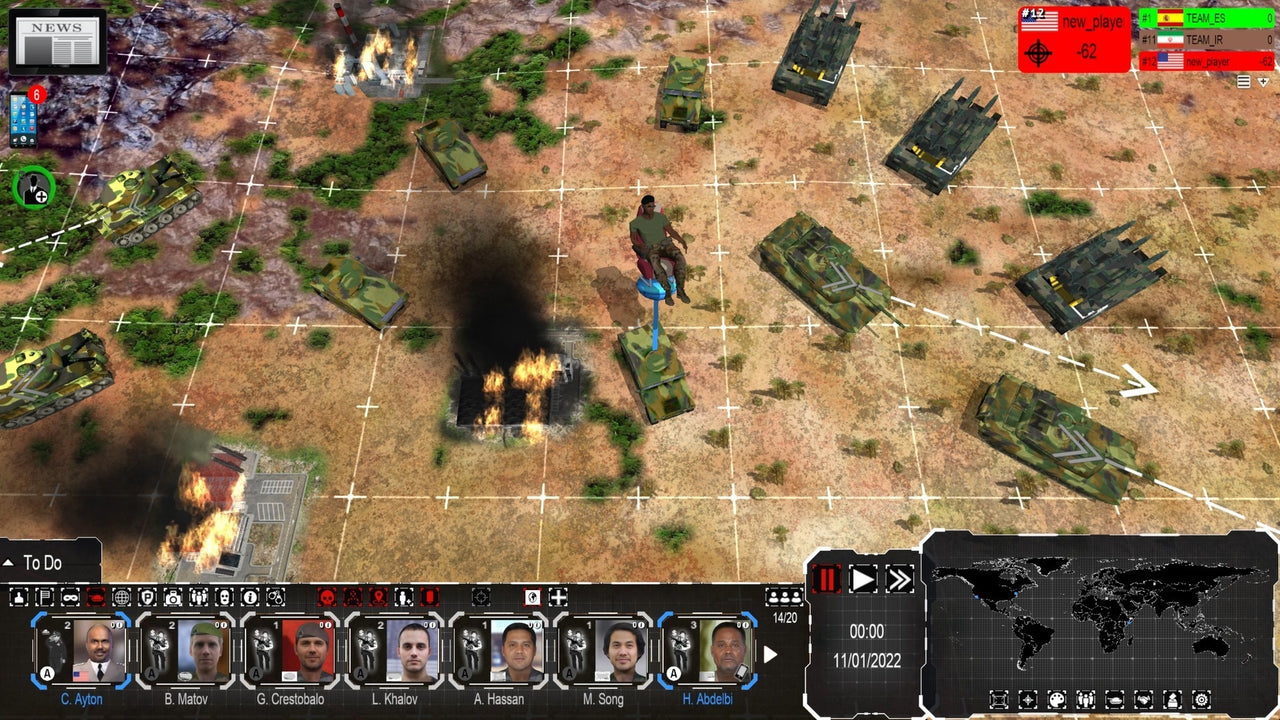
Task: Click the camera surveillance shield icon
Action: [x=172, y=598]
